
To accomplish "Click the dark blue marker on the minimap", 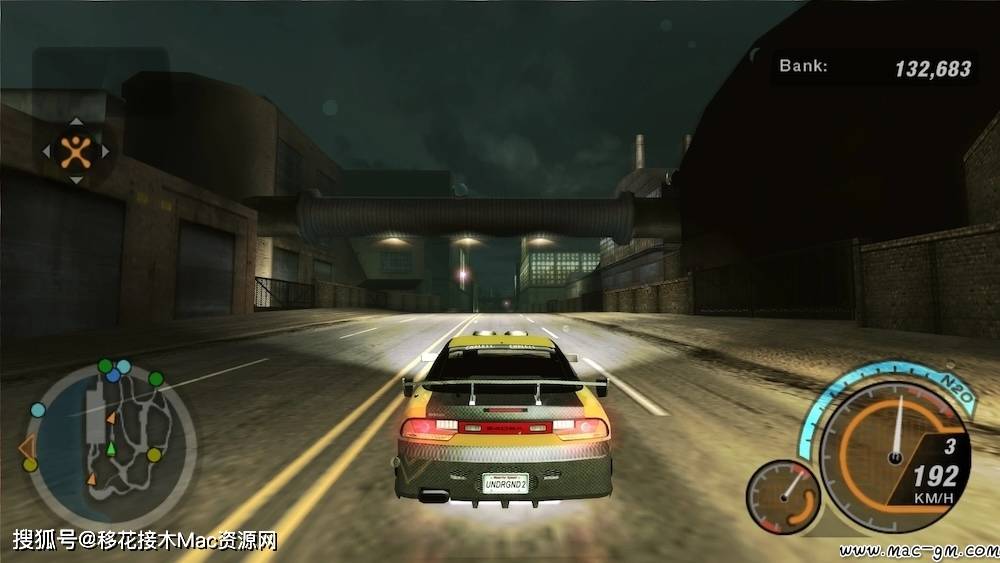I will [114, 376].
